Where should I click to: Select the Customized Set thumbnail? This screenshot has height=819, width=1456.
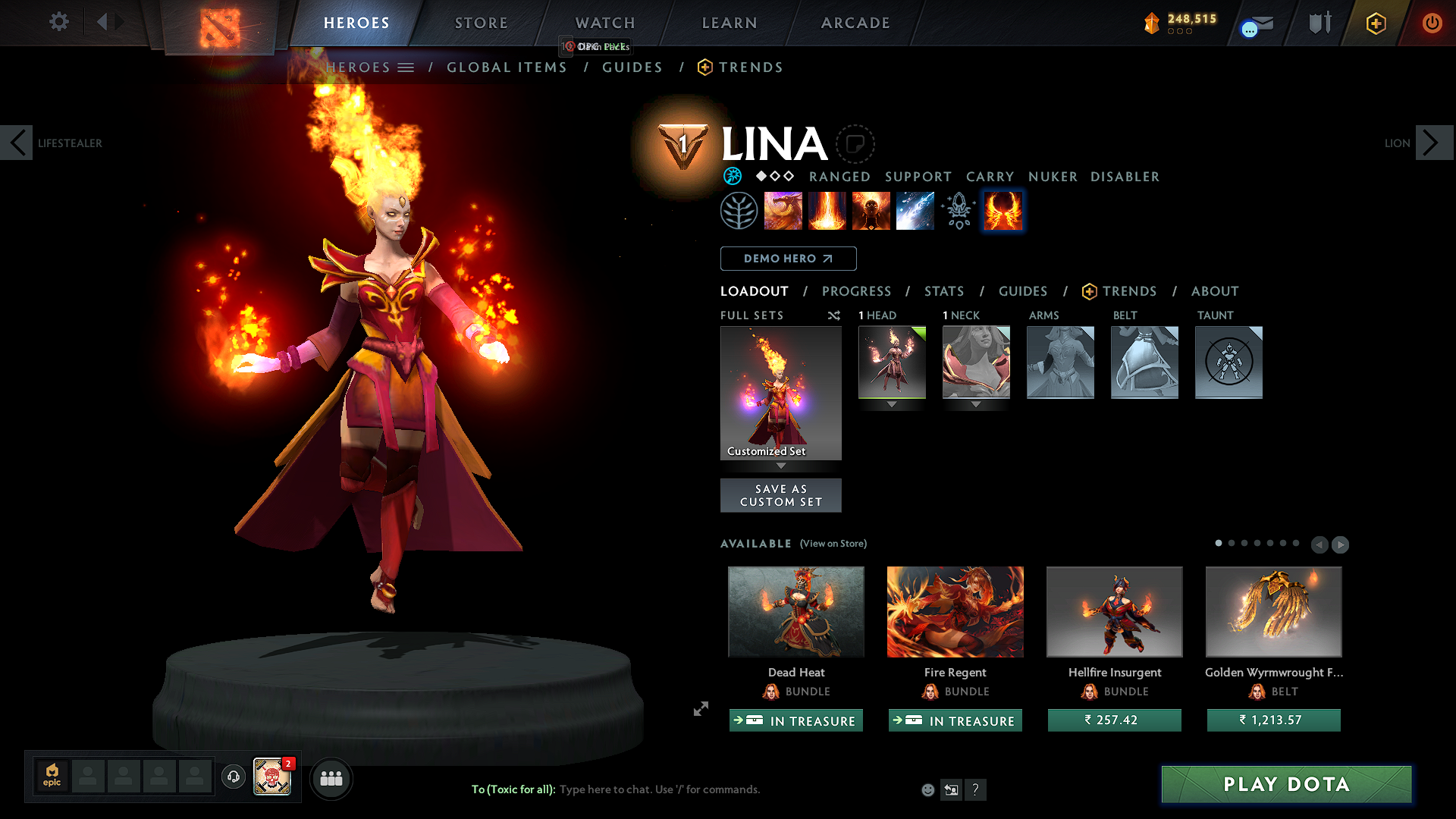click(780, 393)
